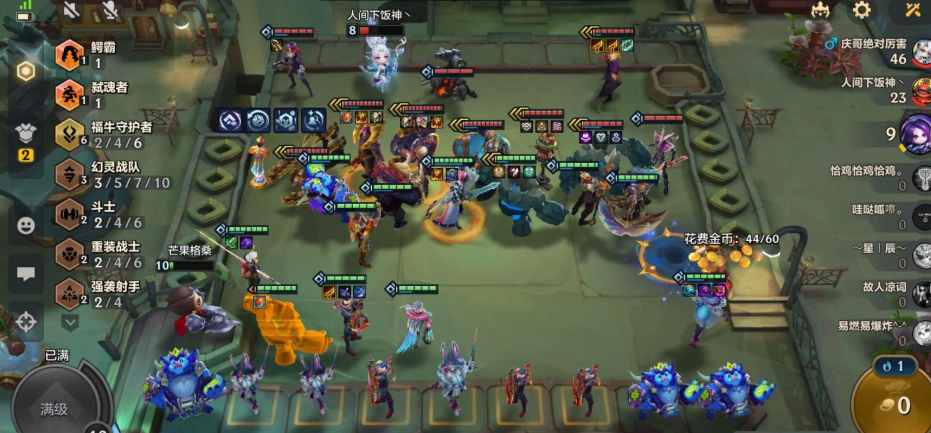Select the 鳄霸 trait entry
This screenshot has height=433, width=931.
point(97,54)
